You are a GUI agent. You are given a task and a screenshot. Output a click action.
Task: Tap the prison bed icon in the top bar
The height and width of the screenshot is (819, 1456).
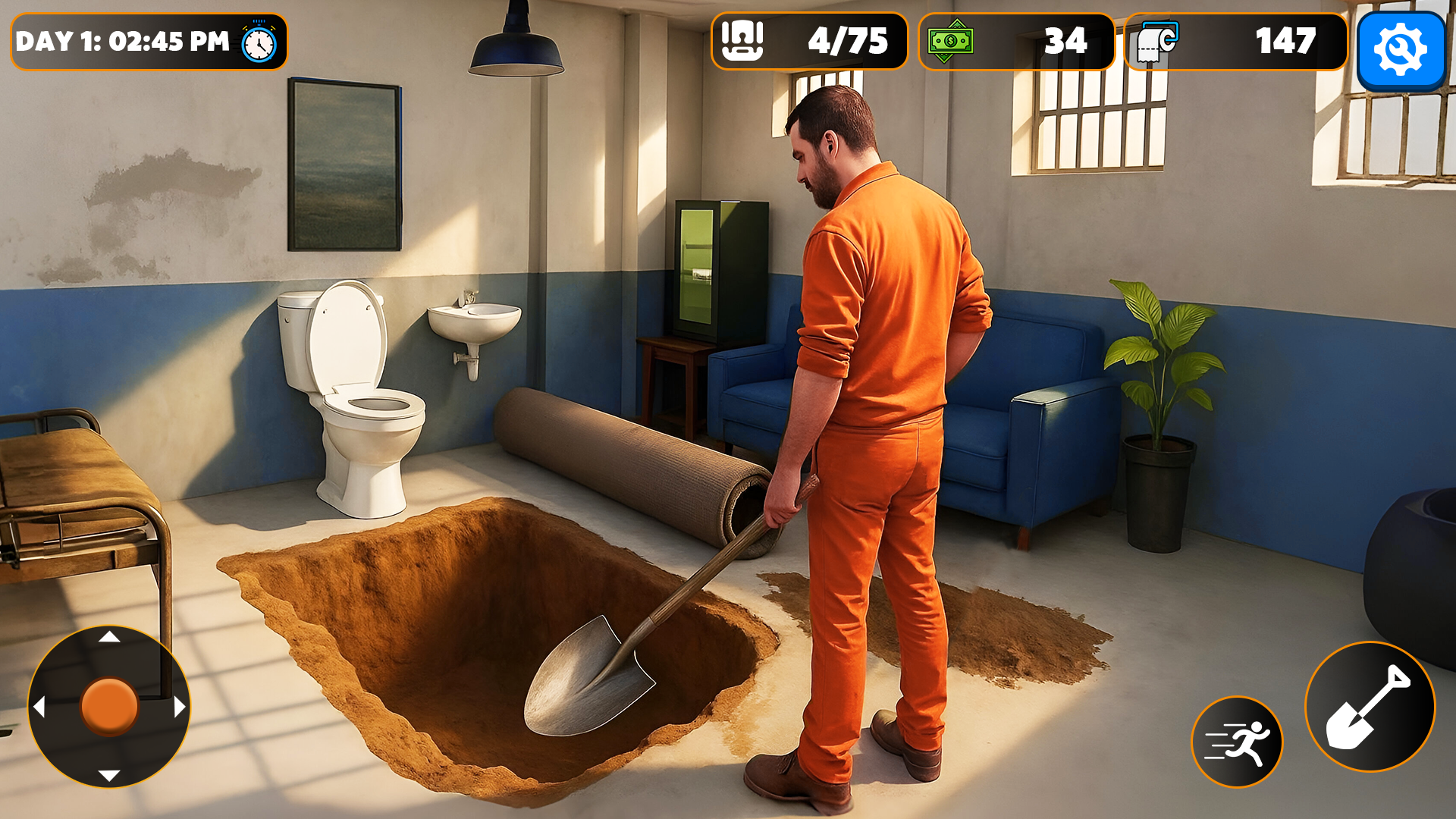(743, 42)
